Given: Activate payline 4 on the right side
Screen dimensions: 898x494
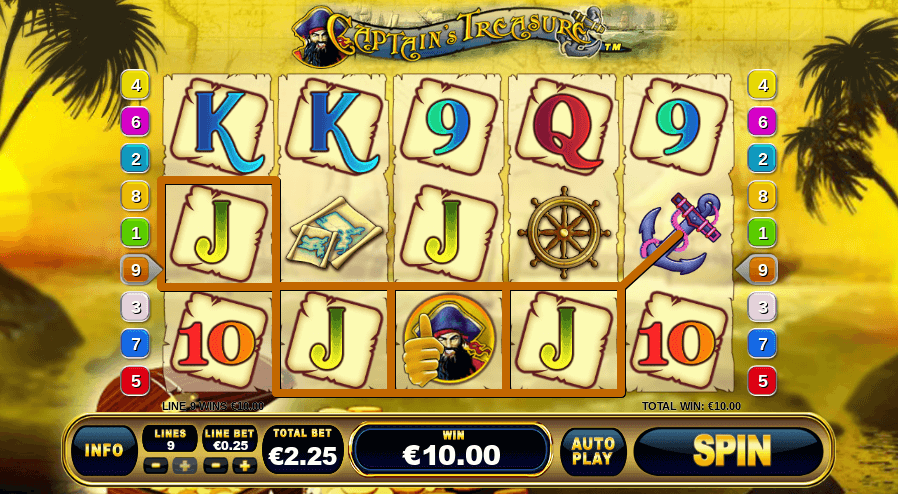Looking at the screenshot, I should coord(763,86).
